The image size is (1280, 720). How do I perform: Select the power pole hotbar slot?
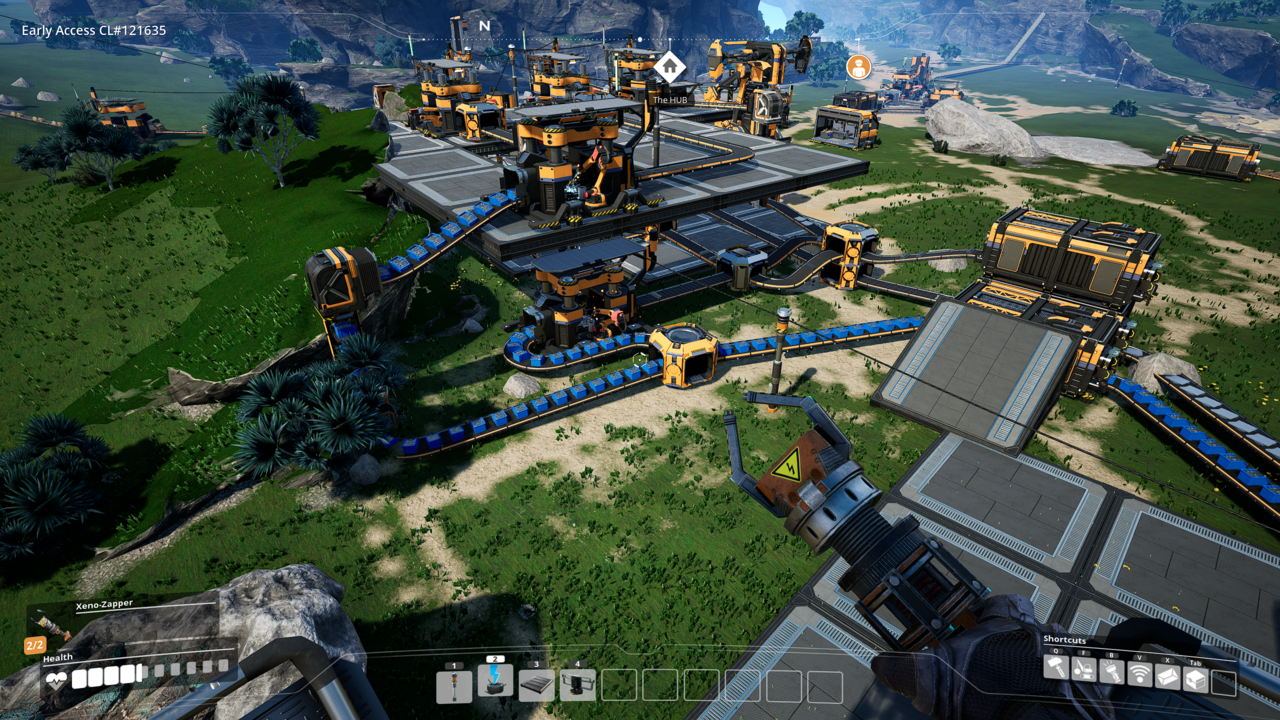point(454,685)
